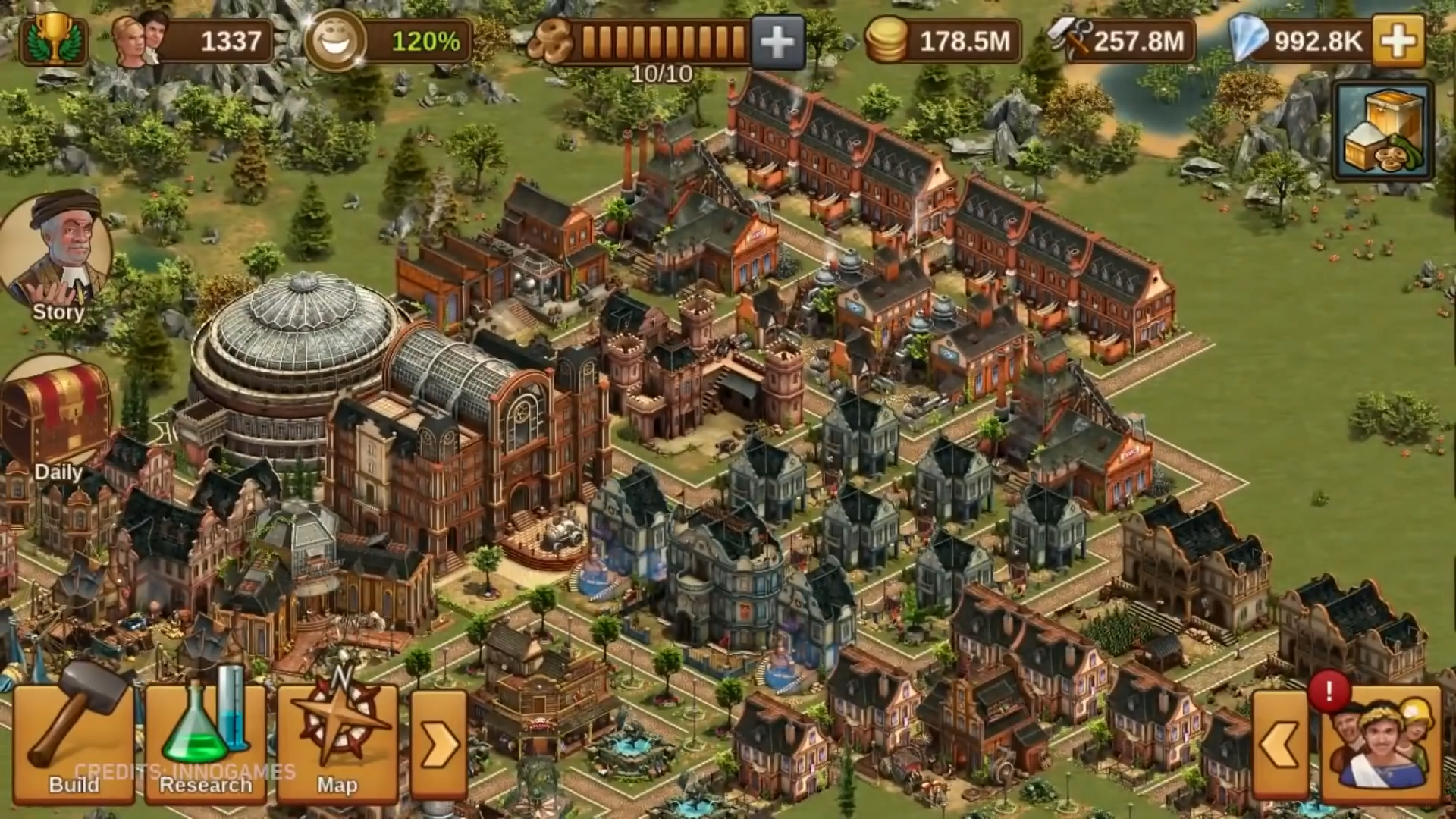
Task: Add Forge Points with the plus button
Action: click(777, 42)
